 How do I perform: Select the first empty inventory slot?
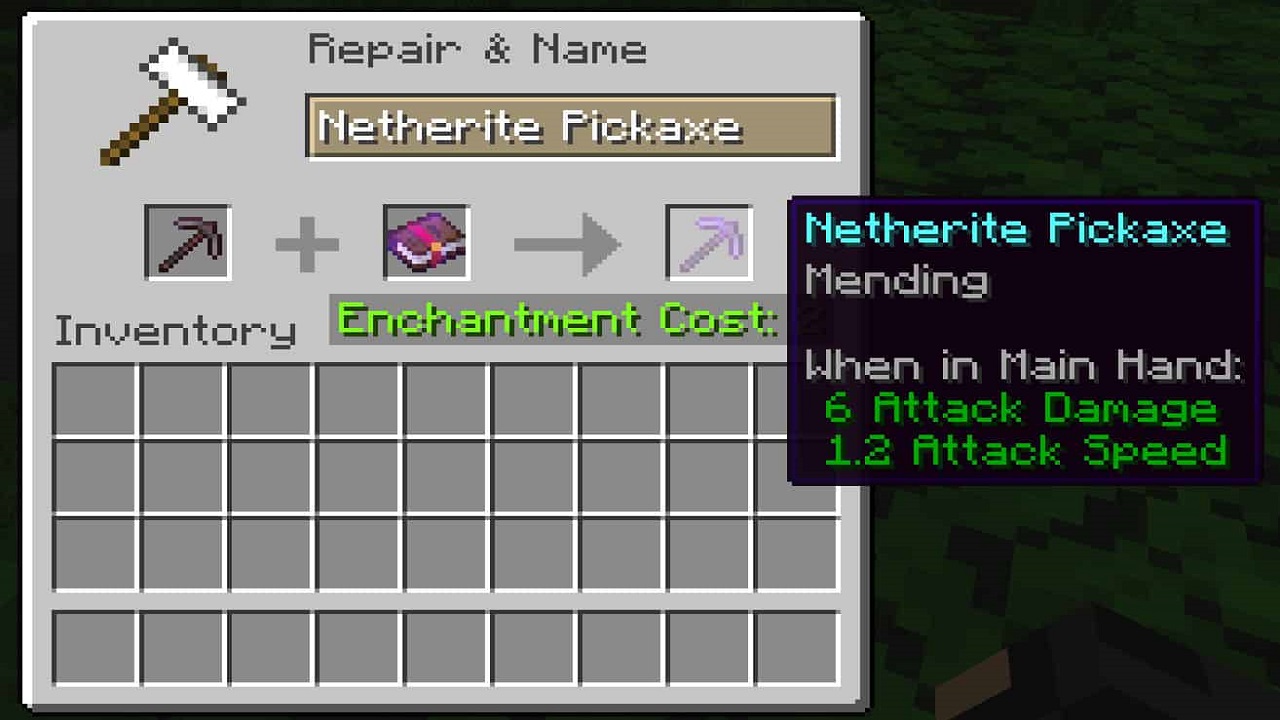[95, 398]
